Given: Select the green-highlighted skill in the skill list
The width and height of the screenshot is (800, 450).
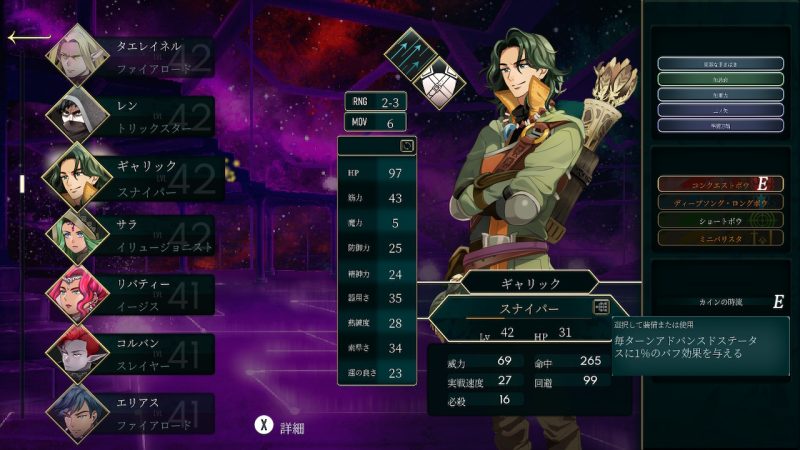Looking at the screenshot, I should tap(720, 79).
